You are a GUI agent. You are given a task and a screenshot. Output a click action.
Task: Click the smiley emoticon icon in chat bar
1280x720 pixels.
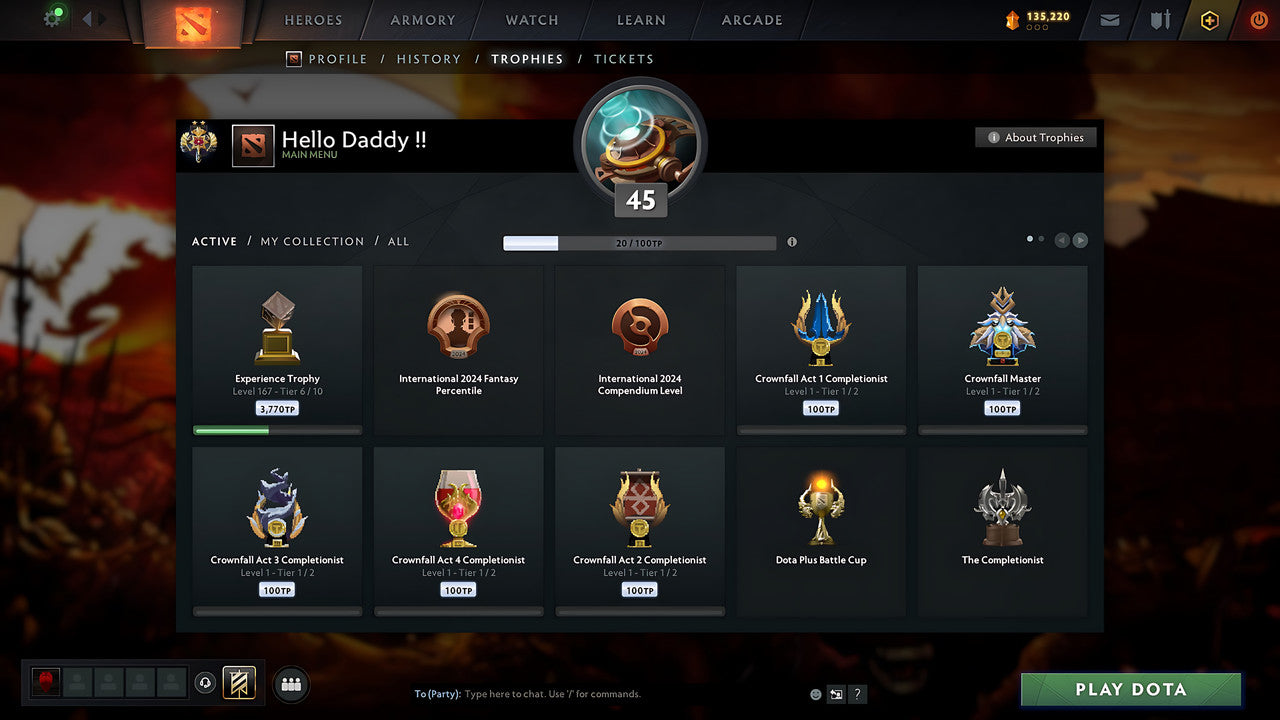pos(815,694)
